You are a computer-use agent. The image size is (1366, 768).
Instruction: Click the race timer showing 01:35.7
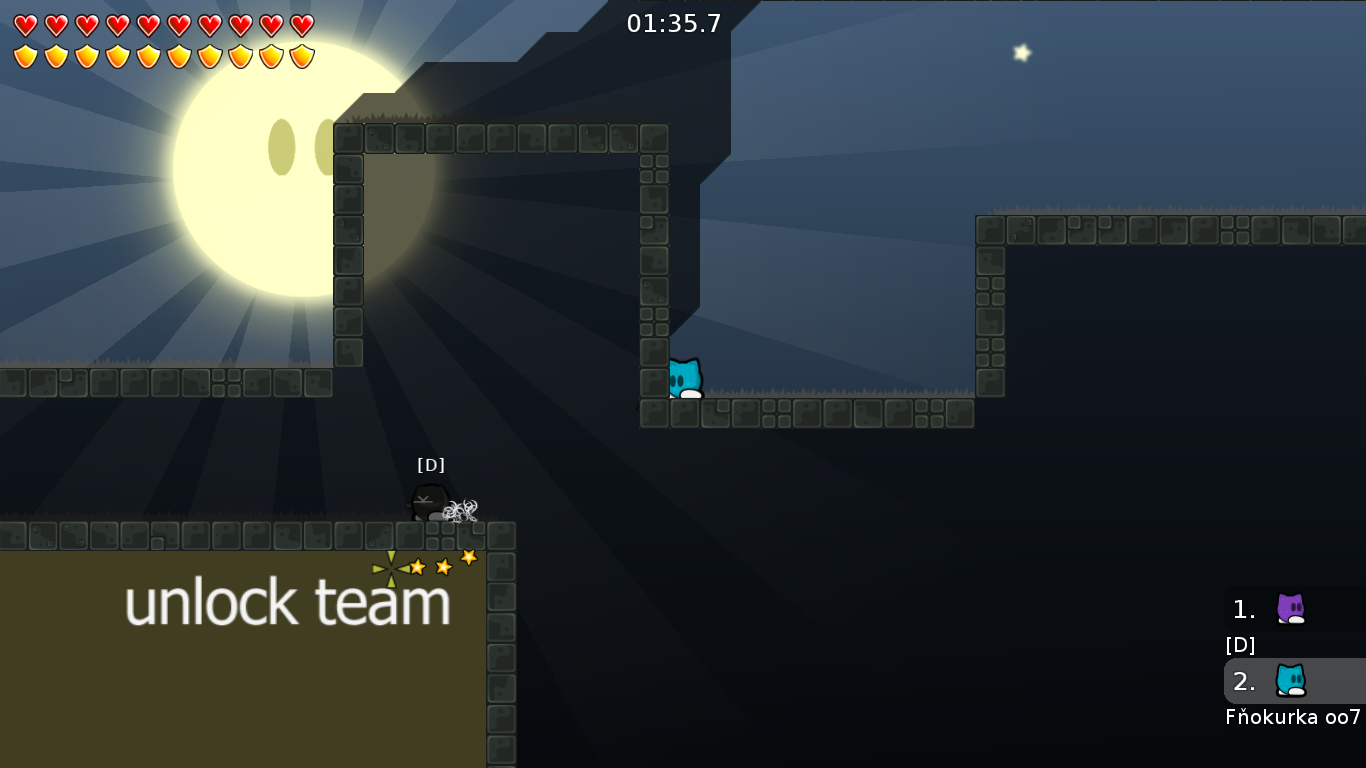tap(672, 24)
